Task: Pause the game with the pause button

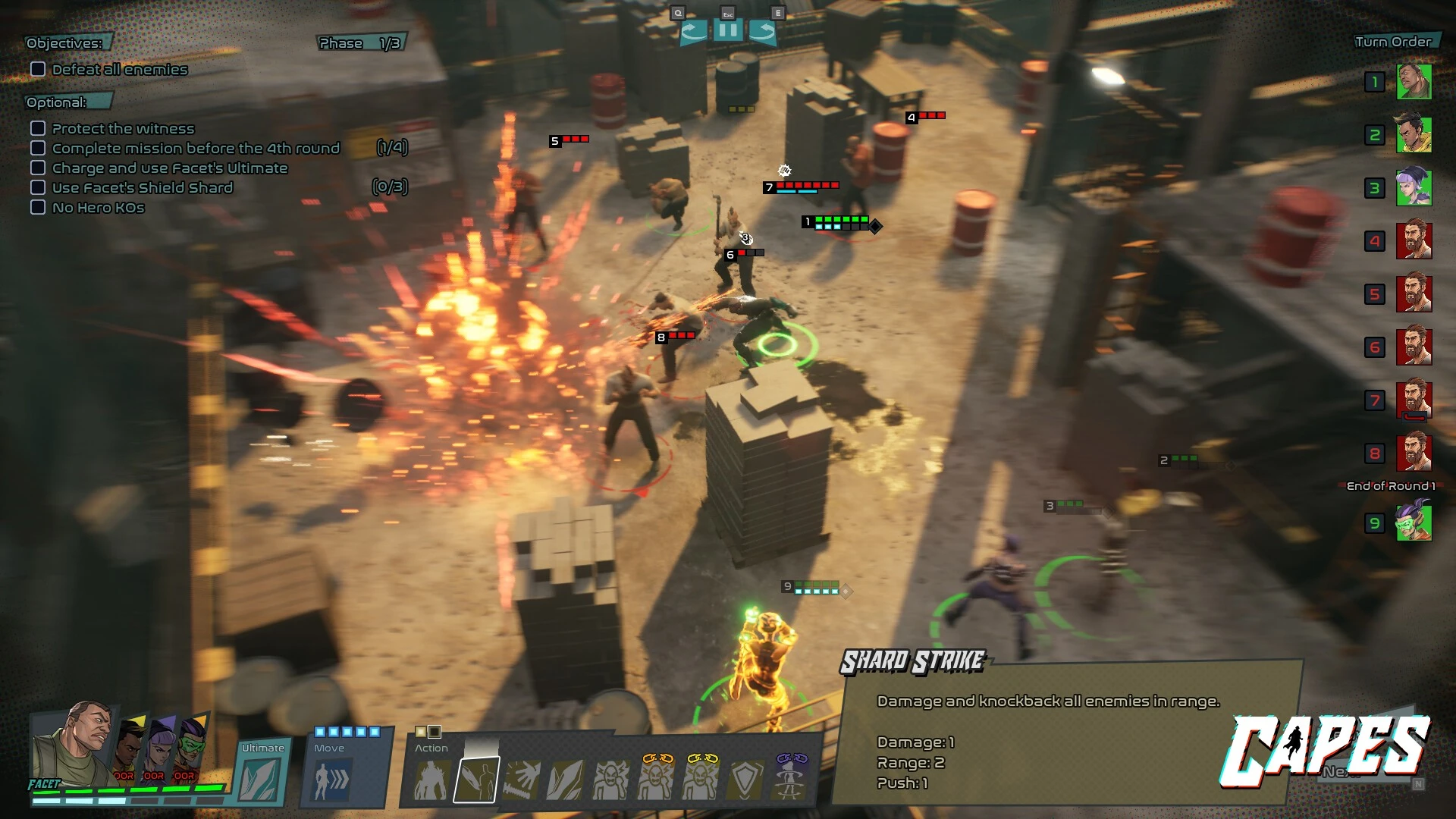Action: [x=728, y=31]
